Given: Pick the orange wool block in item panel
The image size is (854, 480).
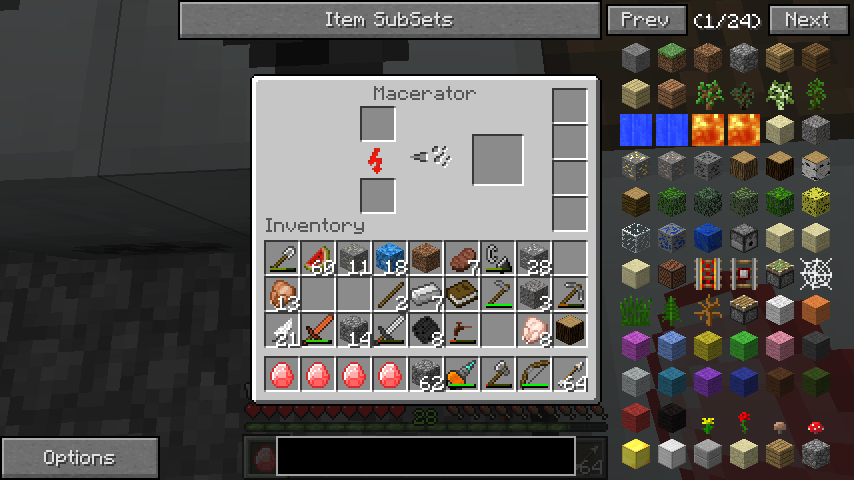Looking at the screenshot, I should (x=815, y=309).
